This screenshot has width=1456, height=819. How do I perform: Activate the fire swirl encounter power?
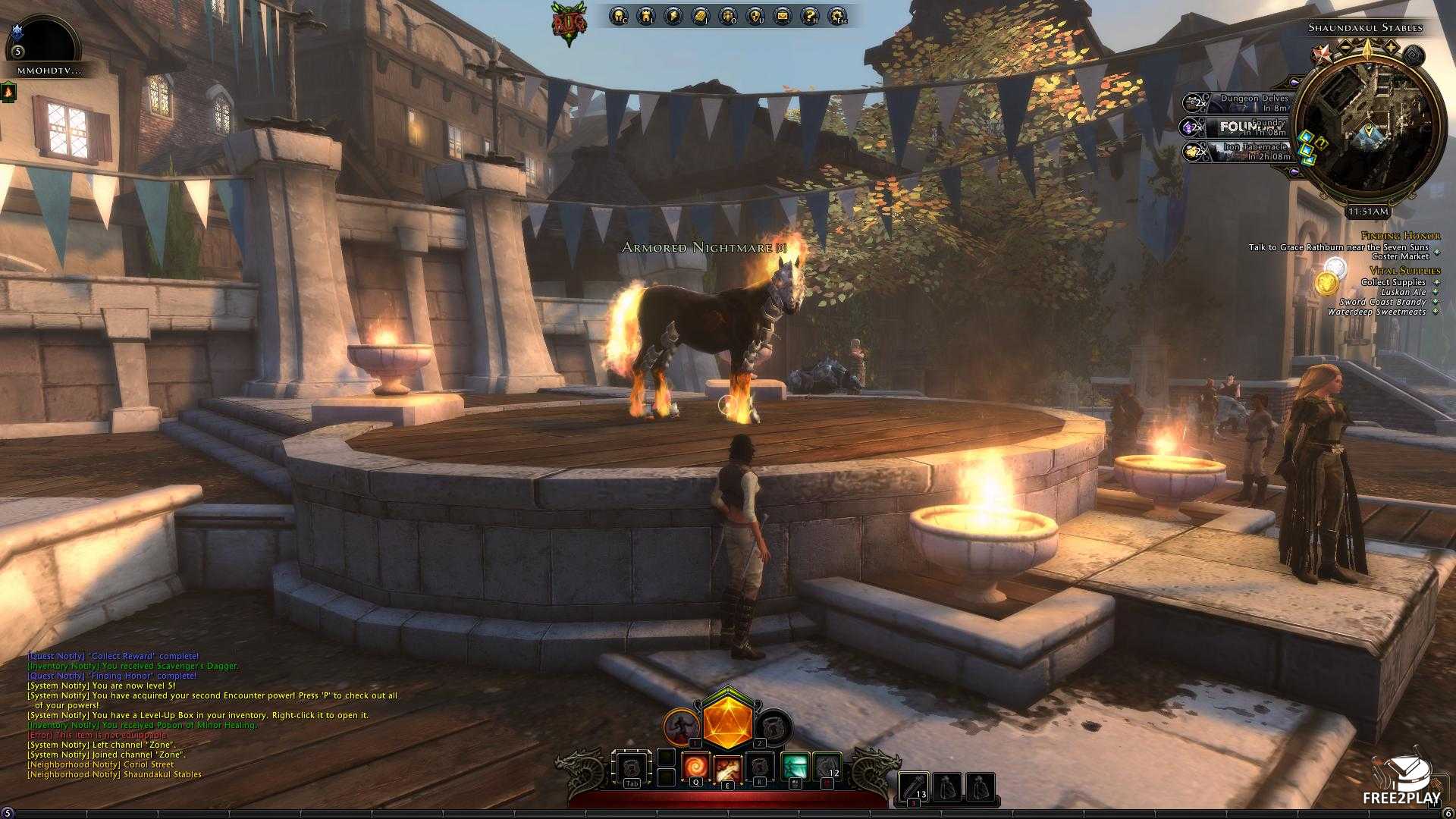(695, 767)
